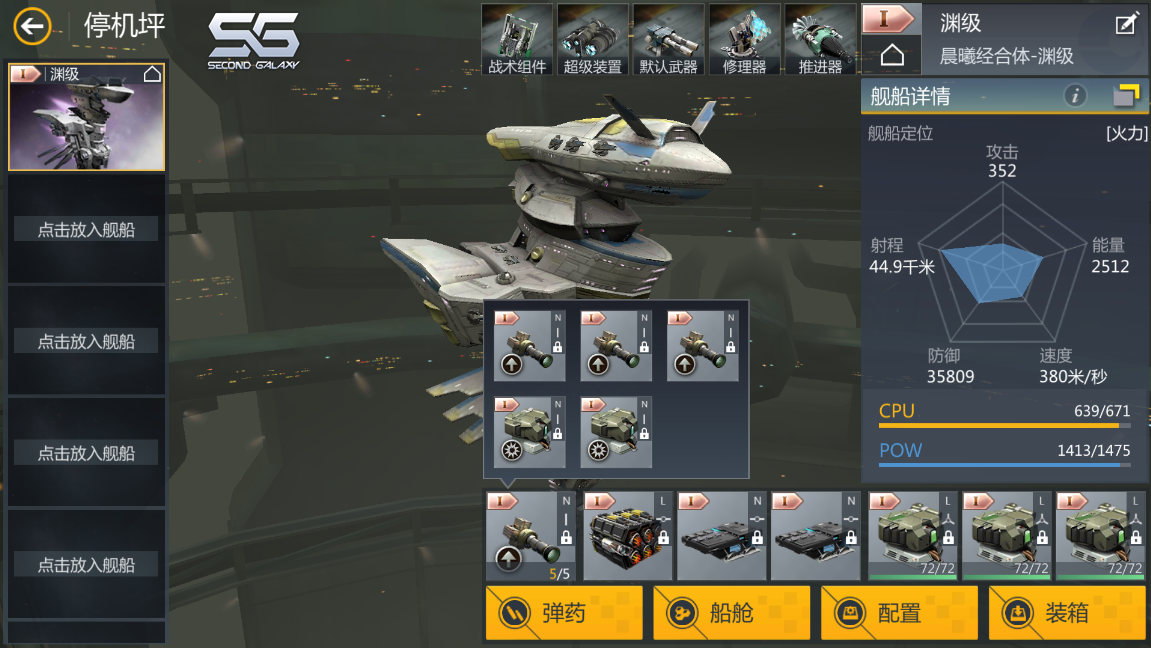Image resolution: width=1151 pixels, height=648 pixels.
Task: Switch to the 默认武器 category
Action: pyautogui.click(x=669, y=40)
